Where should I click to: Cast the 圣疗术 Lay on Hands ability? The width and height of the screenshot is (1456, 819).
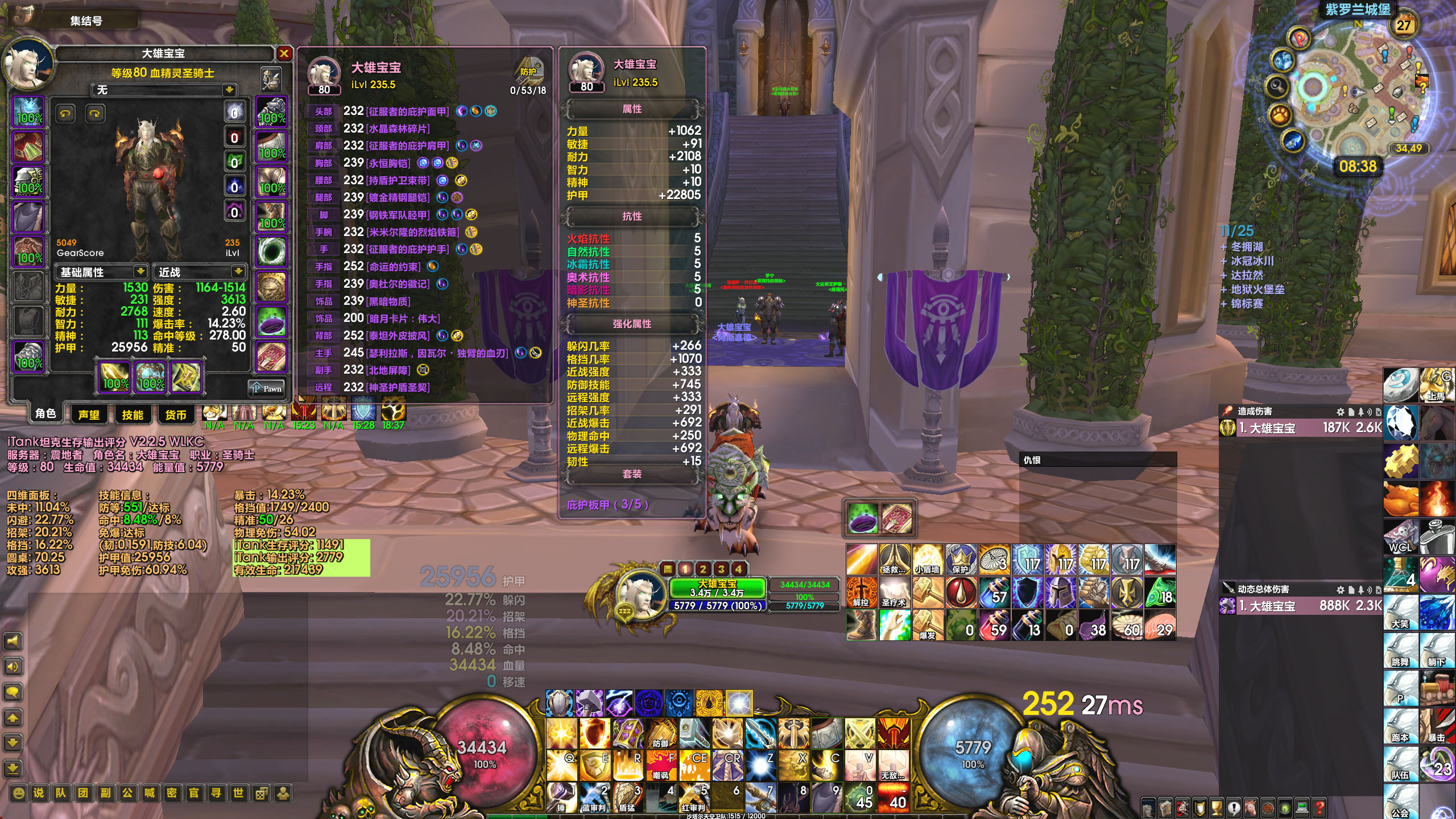[894, 593]
